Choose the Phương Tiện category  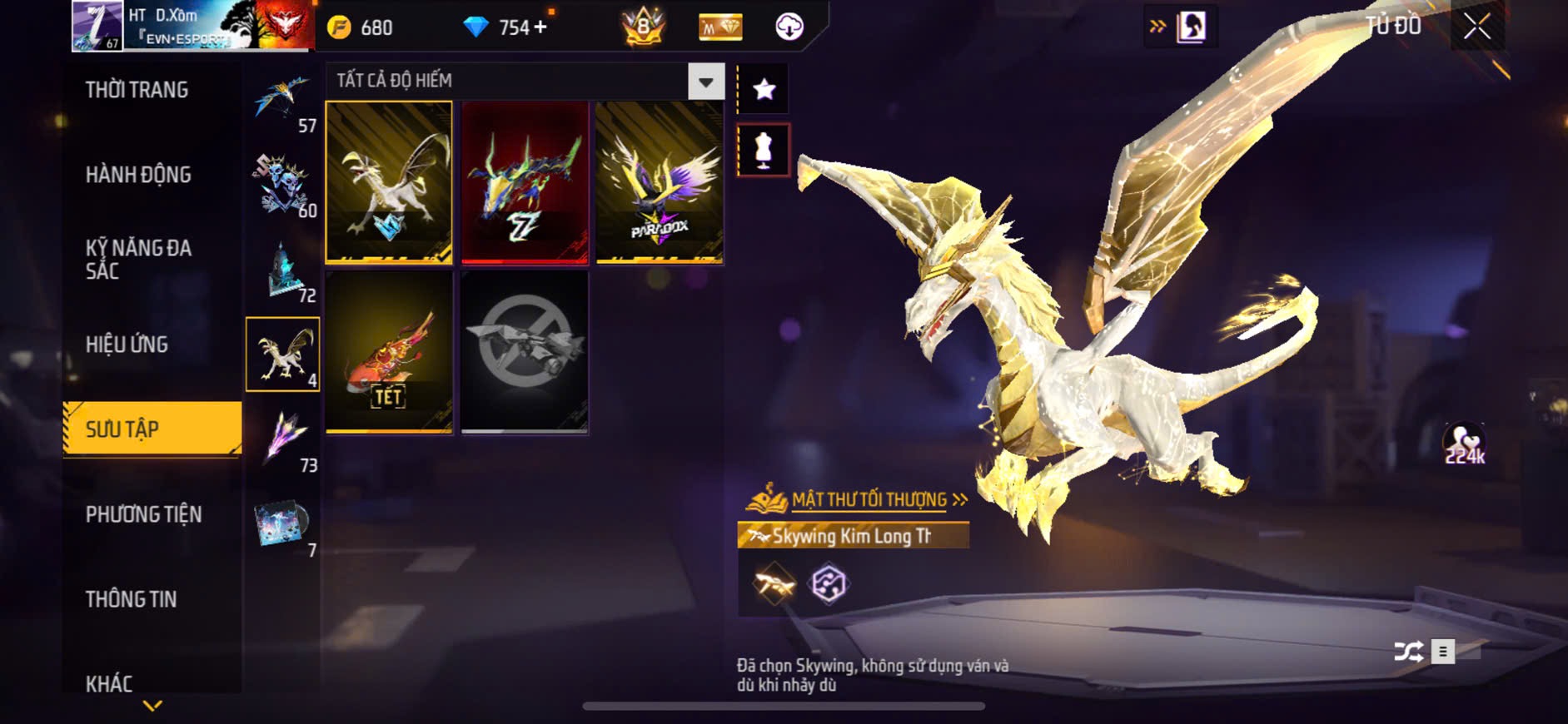[143, 514]
